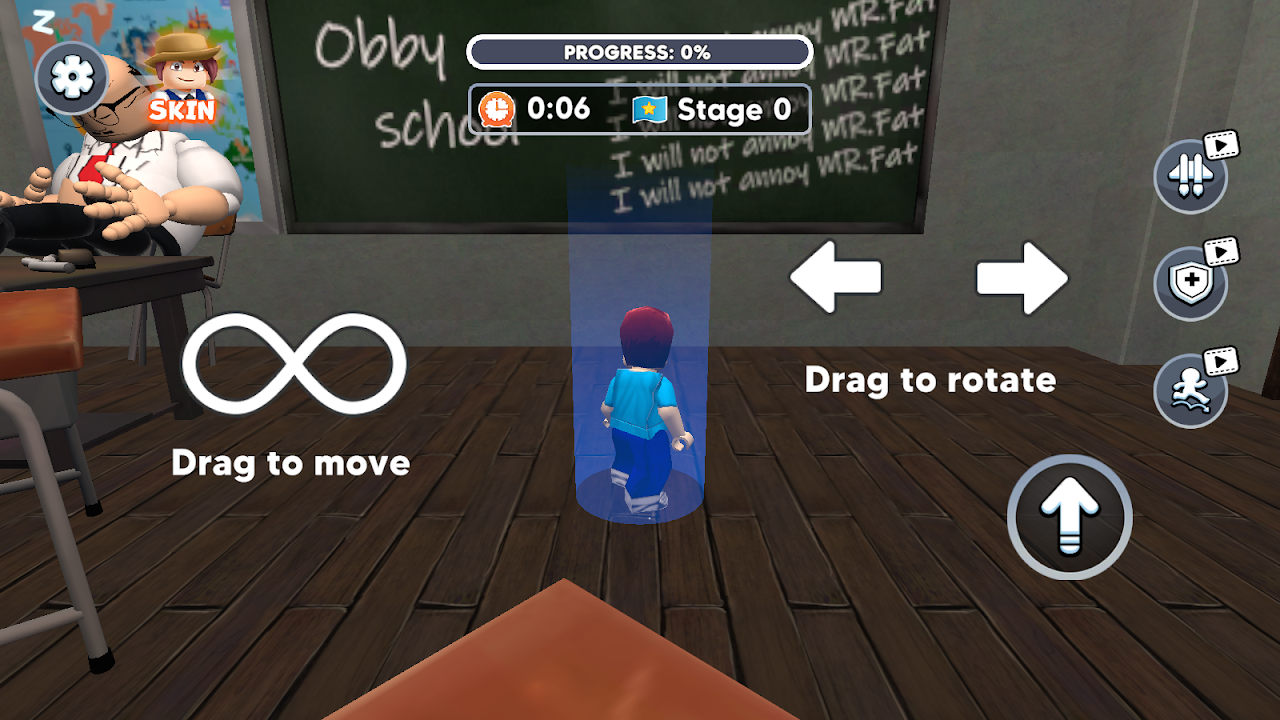This screenshot has height=720, width=1280.
Task: Activate the shield plus video reward
Action: pos(1190,283)
